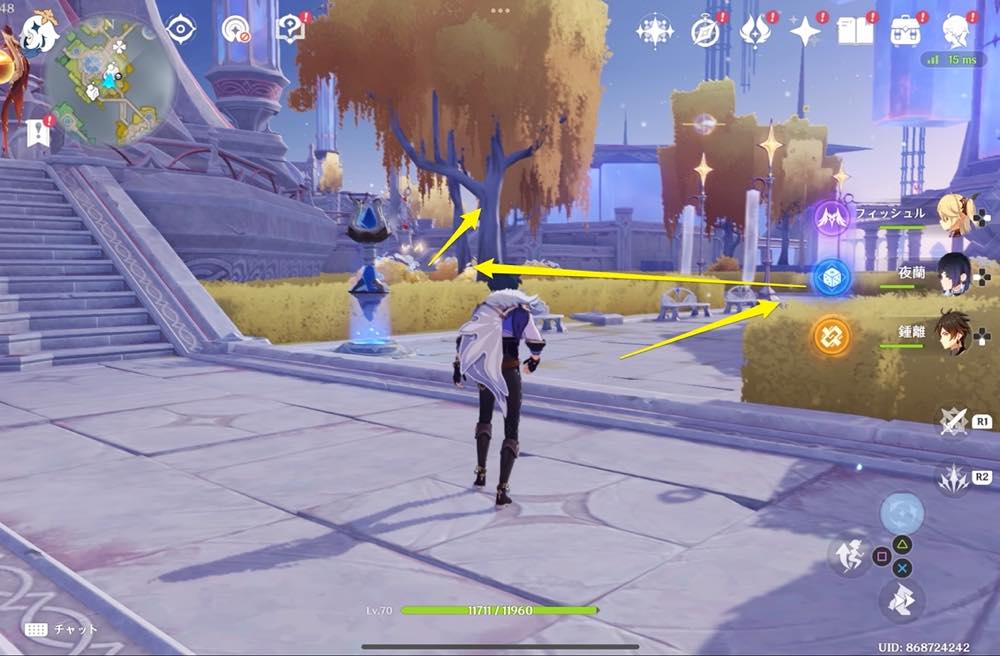The height and width of the screenshot is (656, 1000).
Task: Open the チャット chat box
Action: (62, 630)
